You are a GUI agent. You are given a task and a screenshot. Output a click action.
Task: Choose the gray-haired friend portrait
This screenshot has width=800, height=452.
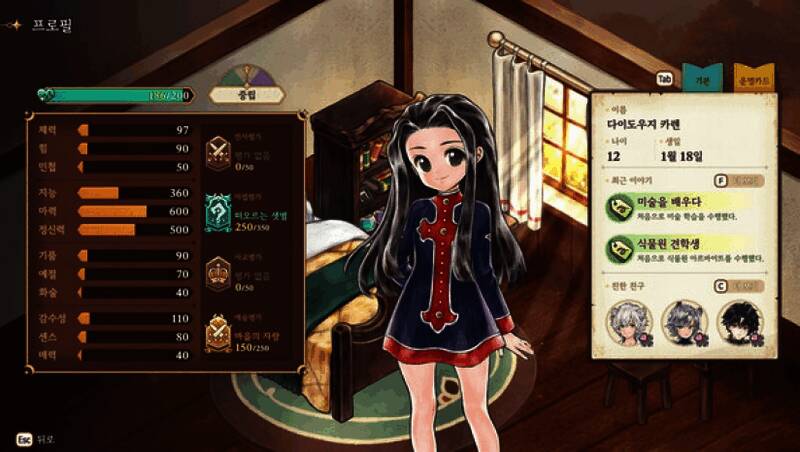coord(685,321)
